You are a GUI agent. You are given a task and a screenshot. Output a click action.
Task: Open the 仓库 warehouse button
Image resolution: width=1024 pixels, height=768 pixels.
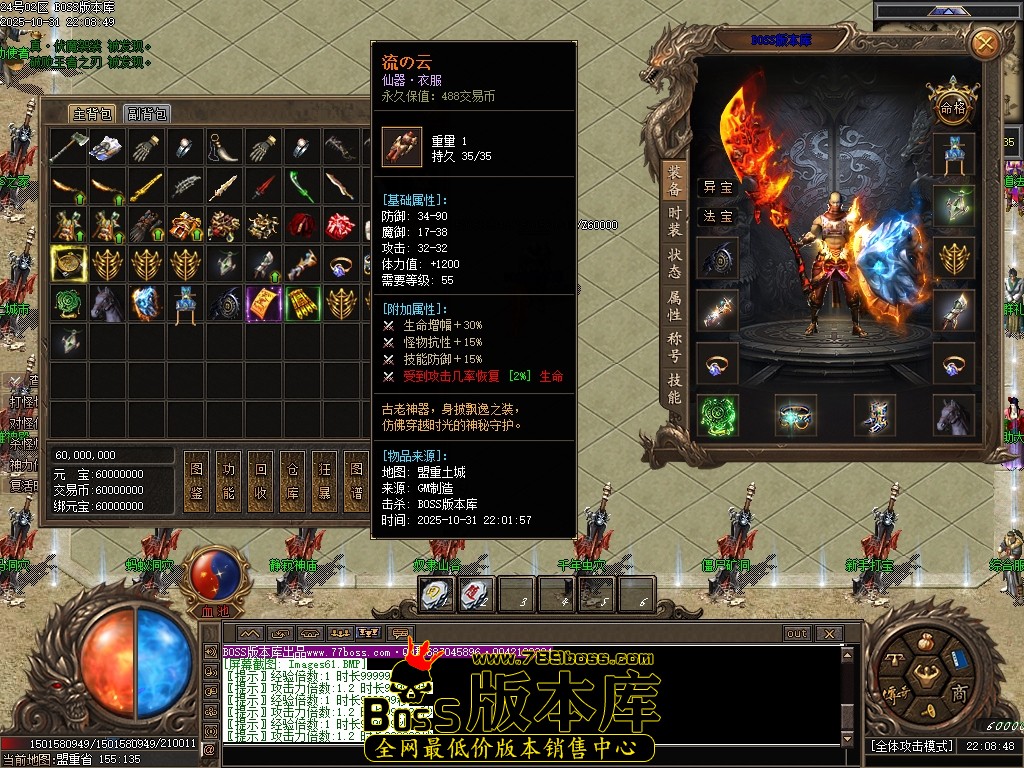[x=293, y=480]
